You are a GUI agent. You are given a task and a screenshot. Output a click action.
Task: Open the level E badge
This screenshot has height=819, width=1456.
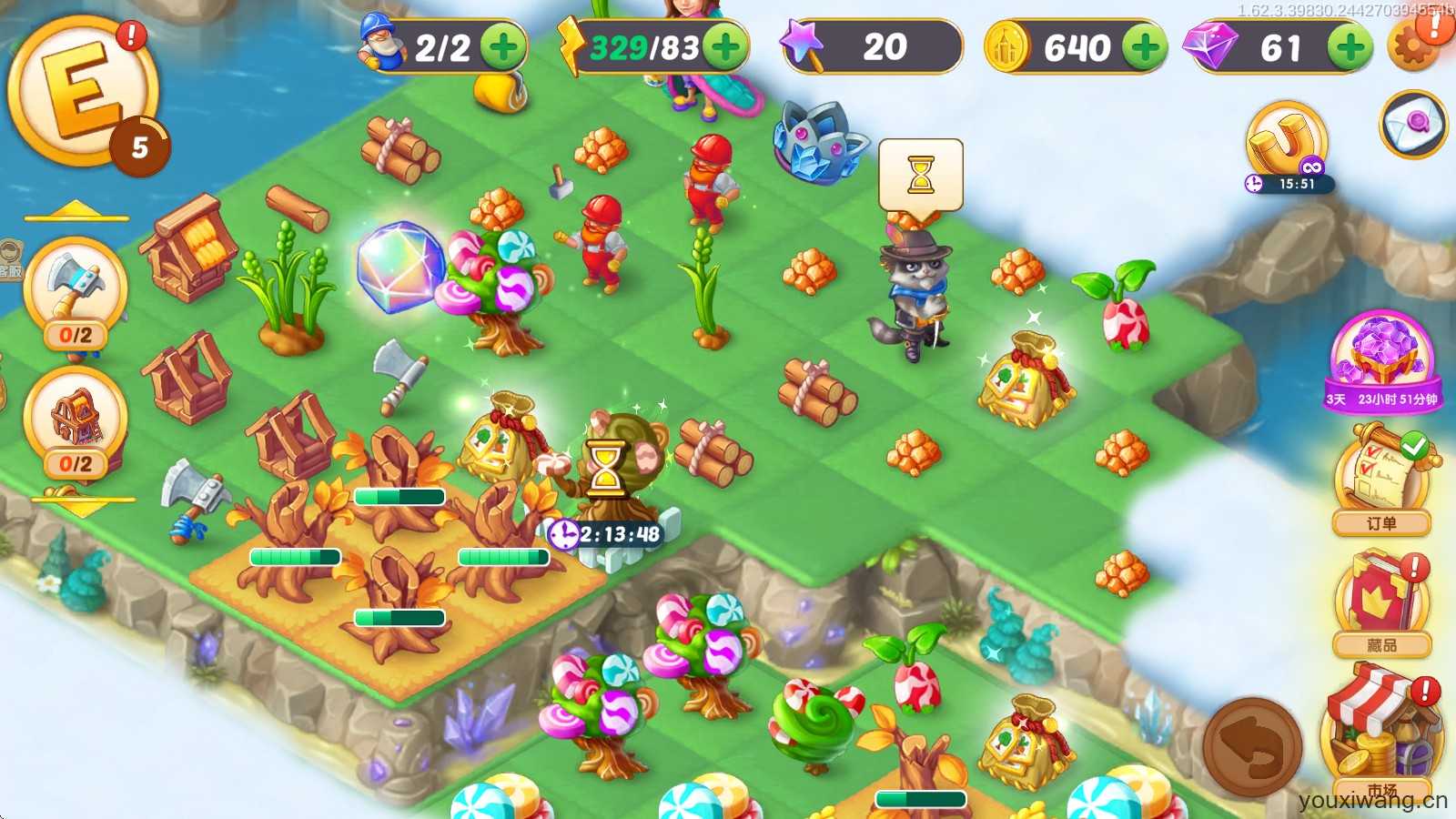pos(84,93)
